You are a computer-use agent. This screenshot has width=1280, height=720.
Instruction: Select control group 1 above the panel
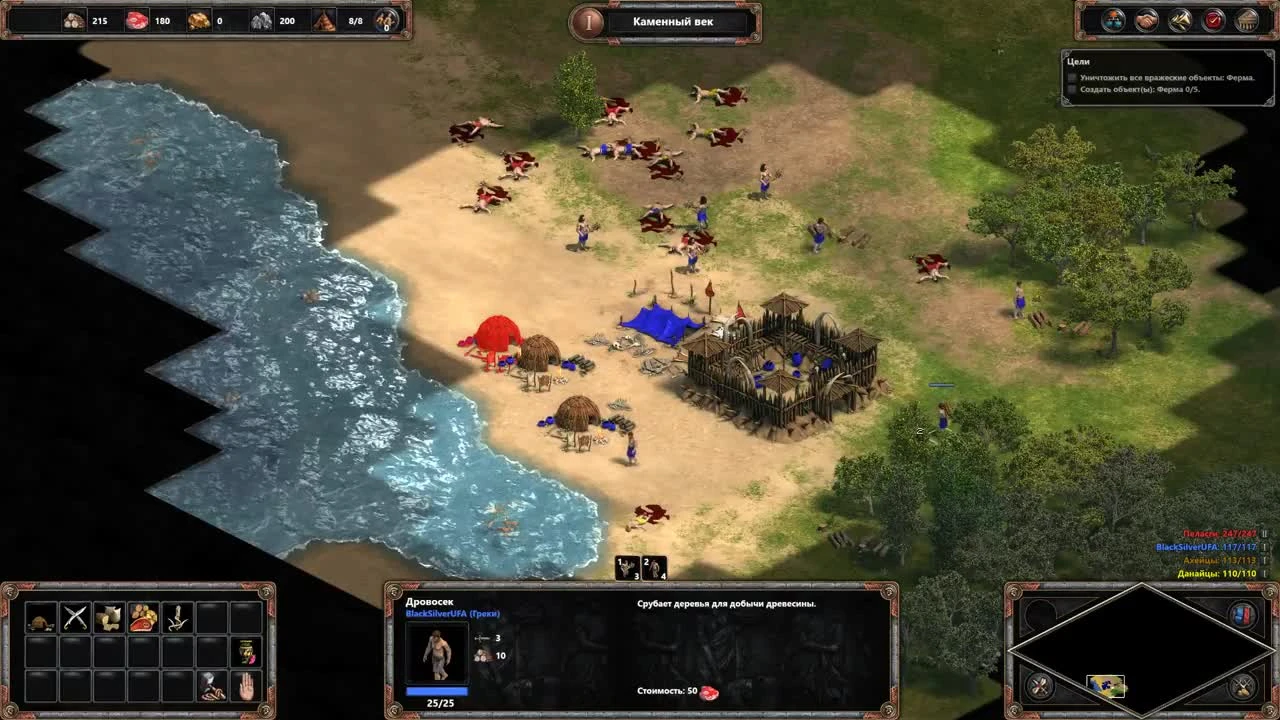tap(628, 570)
